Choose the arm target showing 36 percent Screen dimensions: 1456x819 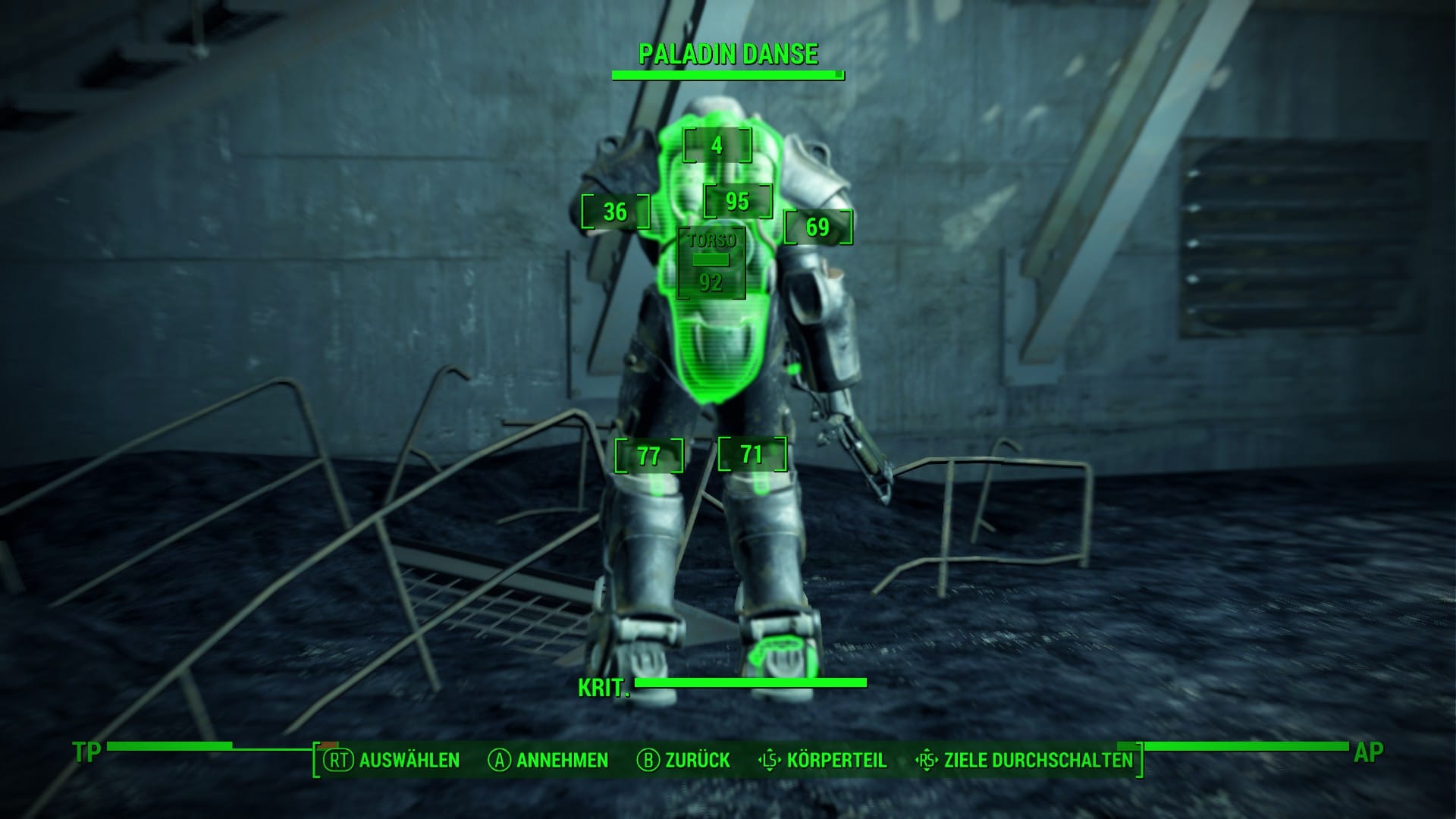coord(615,212)
